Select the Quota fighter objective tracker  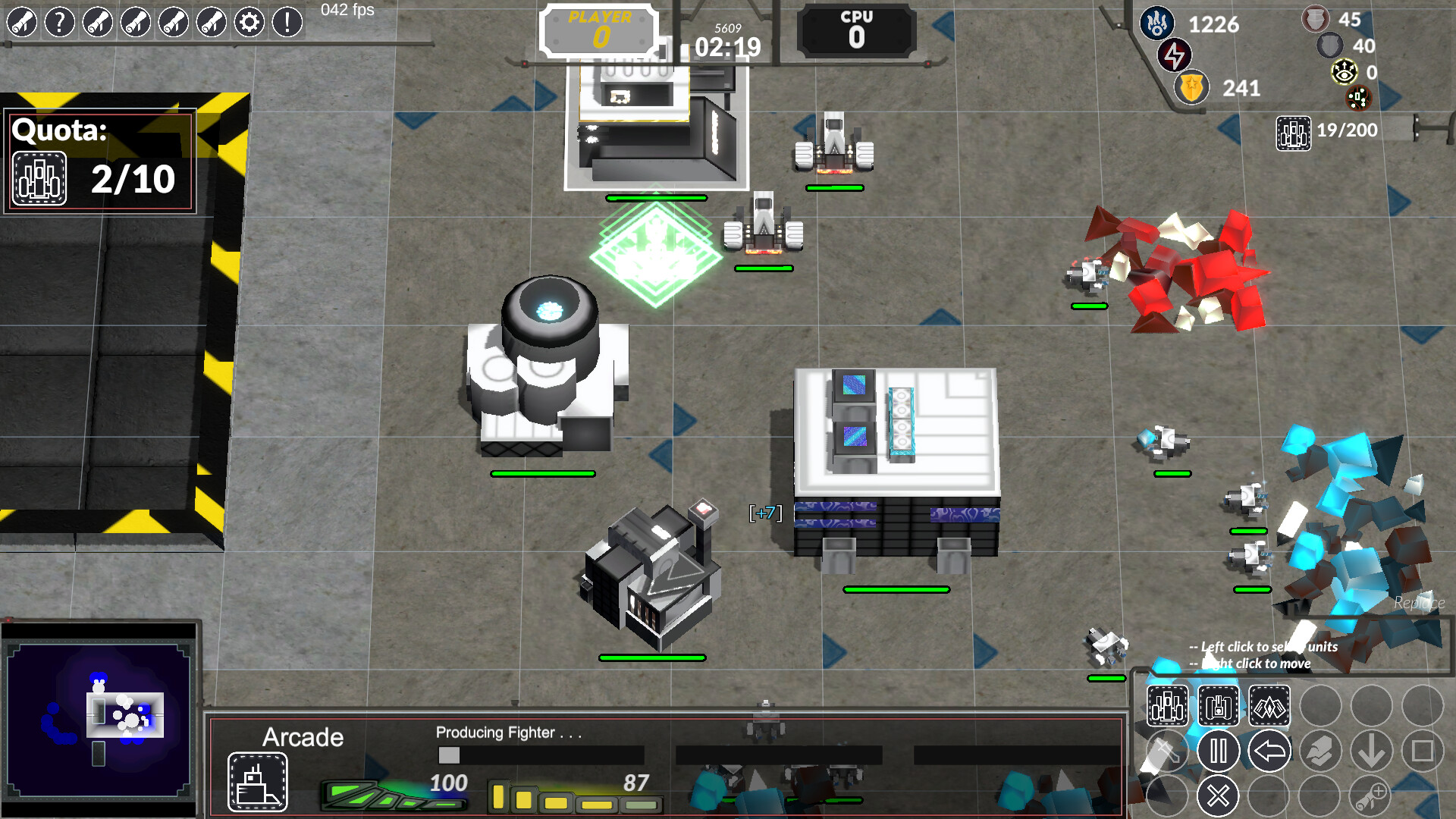tap(100, 162)
